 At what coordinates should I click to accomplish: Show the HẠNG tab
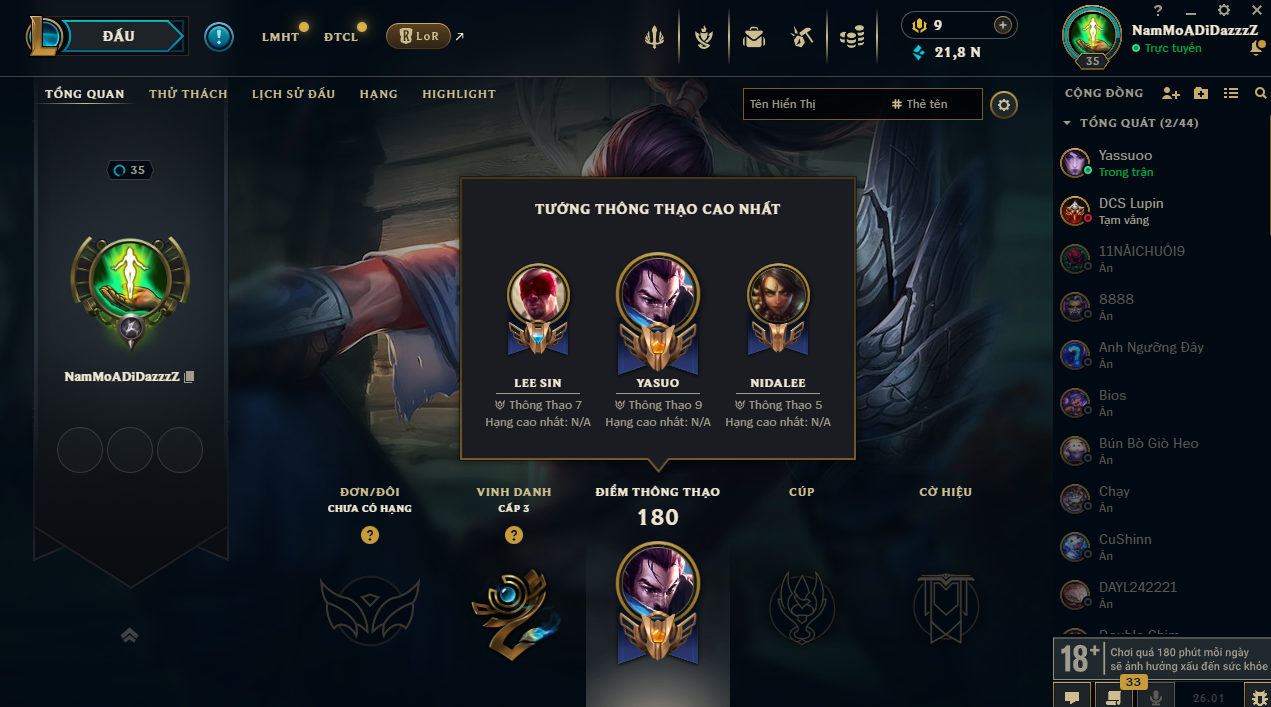pos(379,94)
